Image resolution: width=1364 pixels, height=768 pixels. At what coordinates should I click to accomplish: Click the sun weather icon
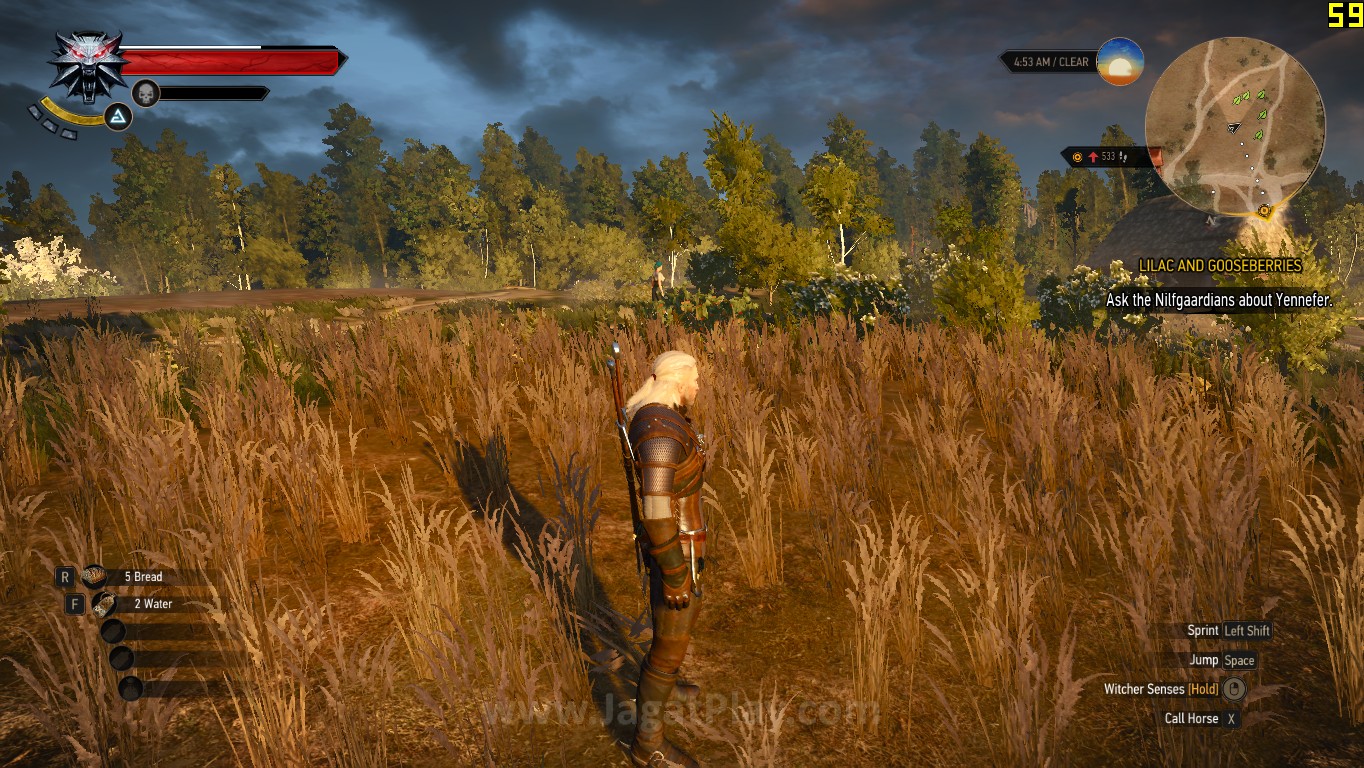(1120, 62)
